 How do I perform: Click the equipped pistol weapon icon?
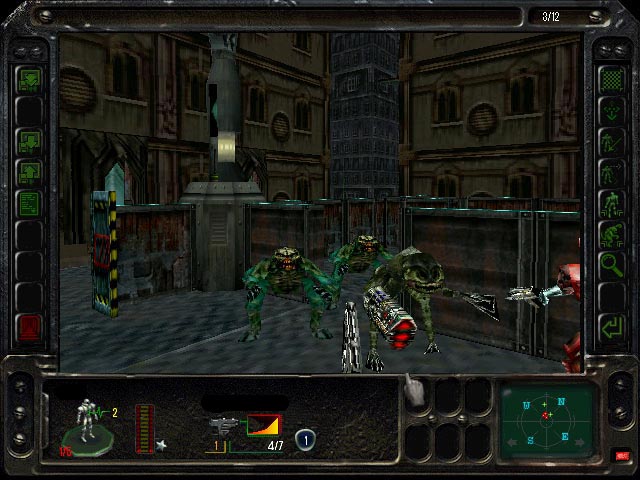[x=223, y=425]
